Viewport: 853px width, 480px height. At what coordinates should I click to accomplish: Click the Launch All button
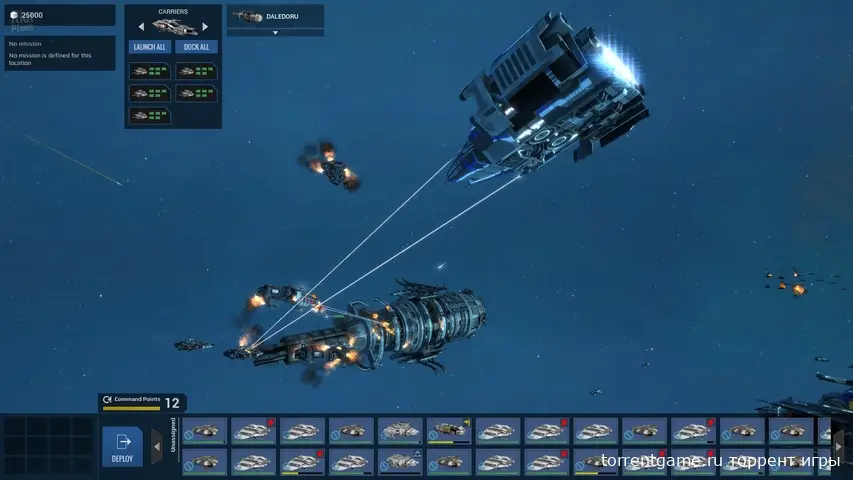[149, 47]
